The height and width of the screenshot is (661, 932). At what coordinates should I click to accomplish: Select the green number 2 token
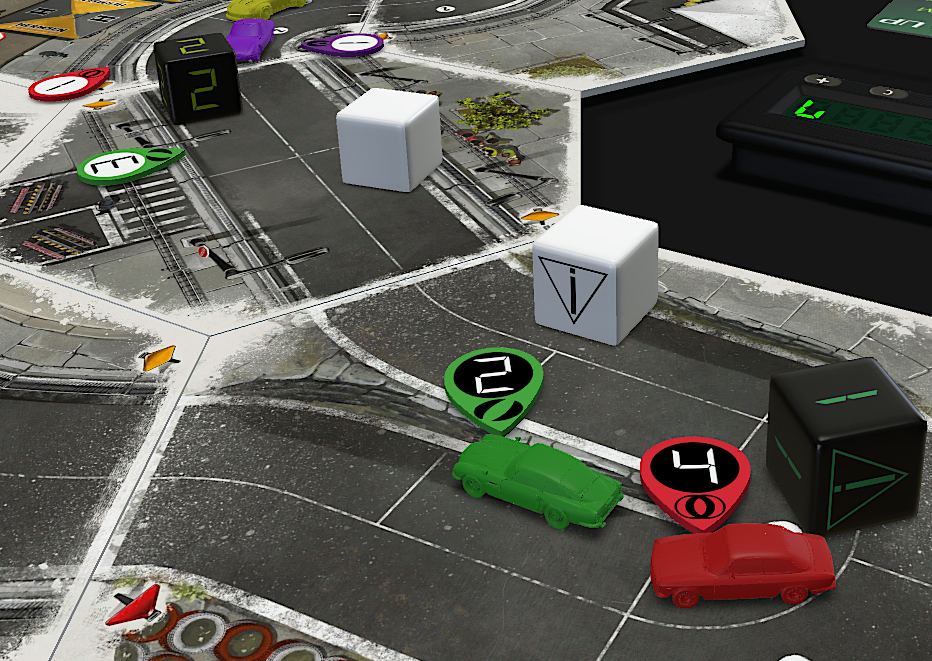pyautogui.click(x=494, y=385)
